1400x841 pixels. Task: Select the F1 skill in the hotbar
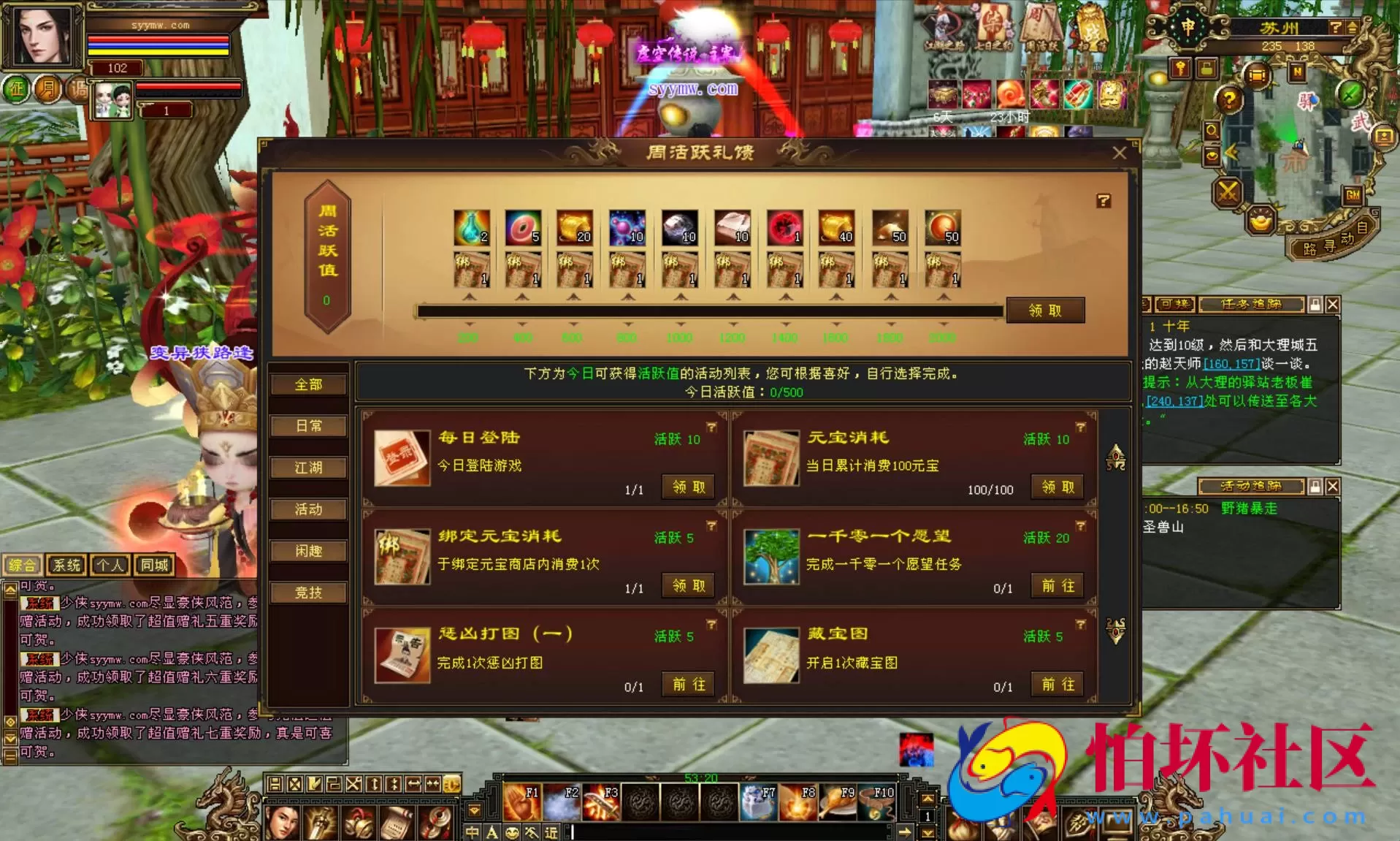pos(524,801)
